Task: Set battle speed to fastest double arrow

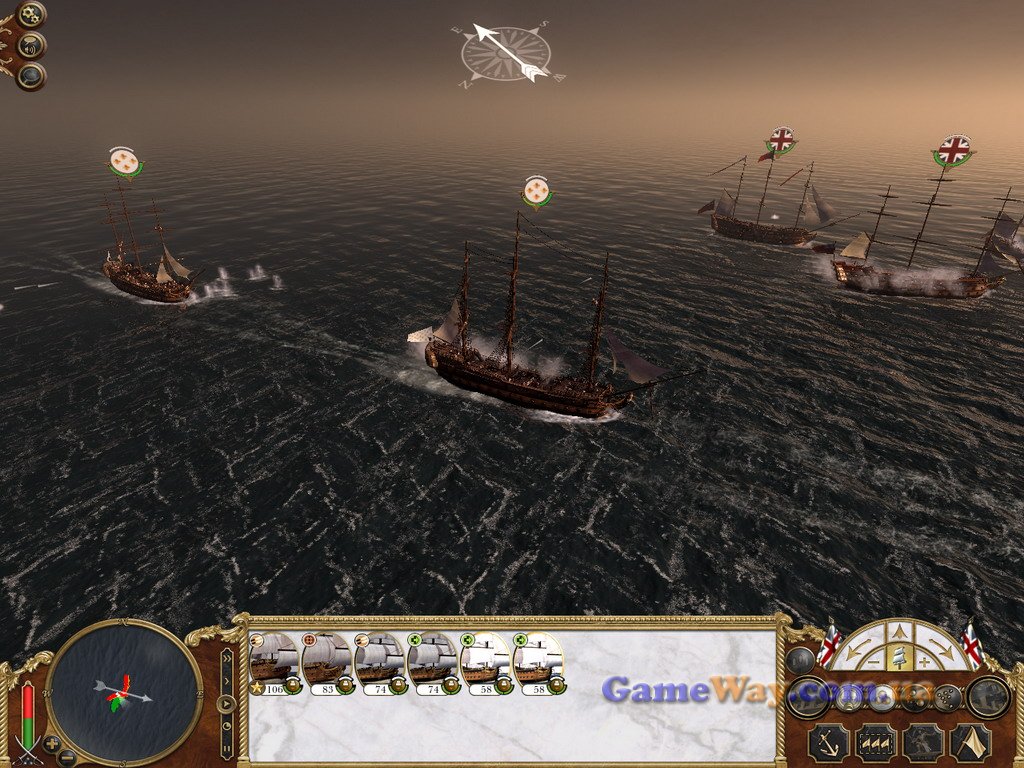Action: pyautogui.click(x=227, y=658)
